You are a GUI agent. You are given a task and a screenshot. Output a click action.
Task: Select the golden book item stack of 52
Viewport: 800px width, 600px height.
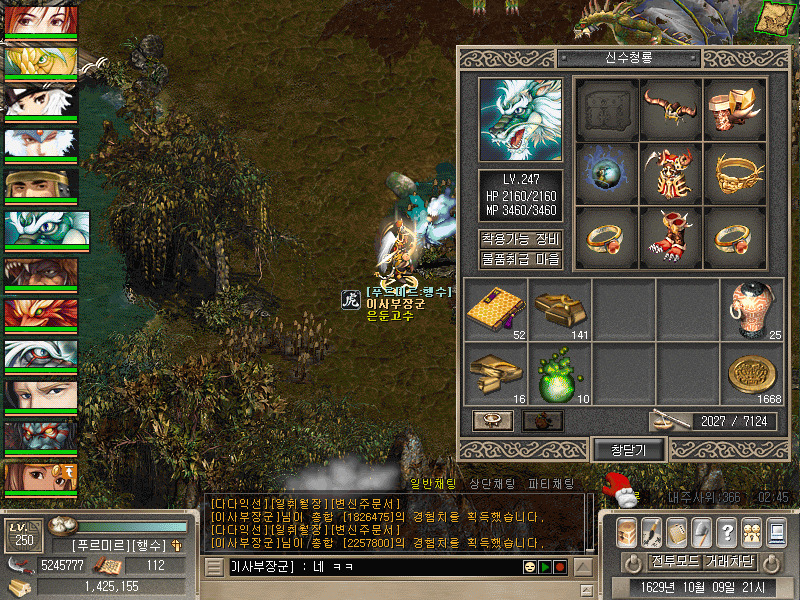coord(496,309)
